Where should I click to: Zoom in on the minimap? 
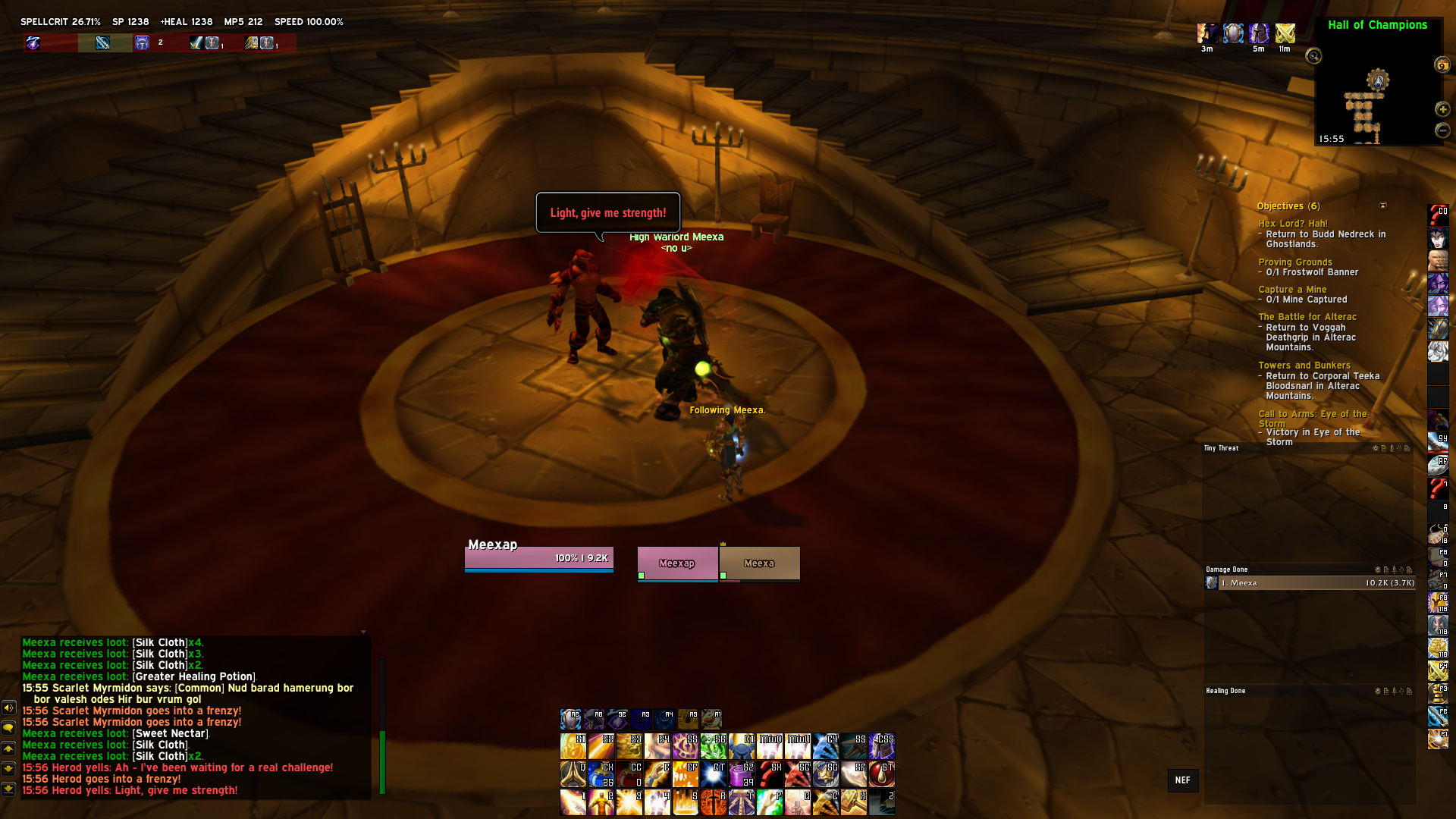(x=1442, y=109)
